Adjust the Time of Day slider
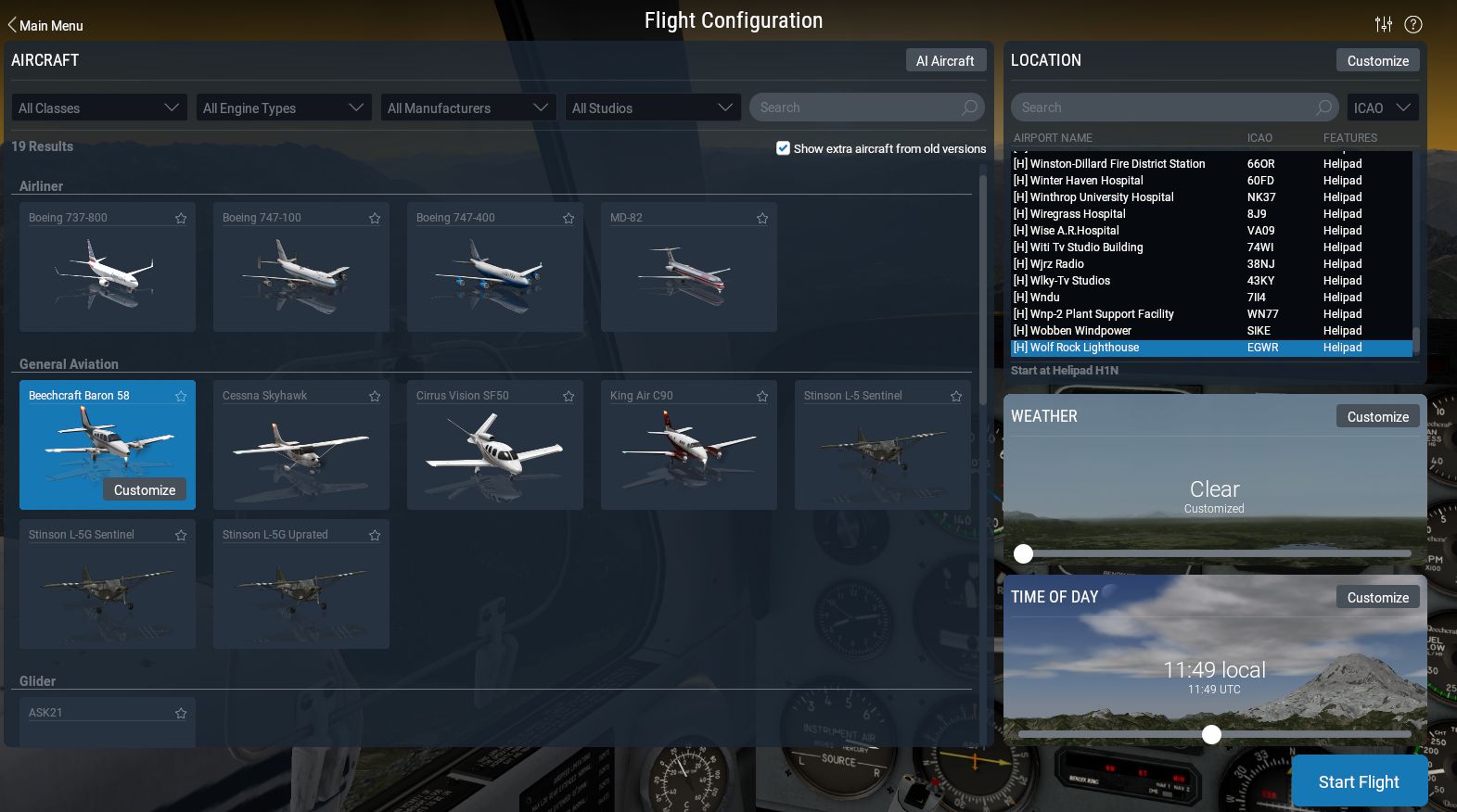Image resolution: width=1457 pixels, height=812 pixels. [x=1211, y=734]
